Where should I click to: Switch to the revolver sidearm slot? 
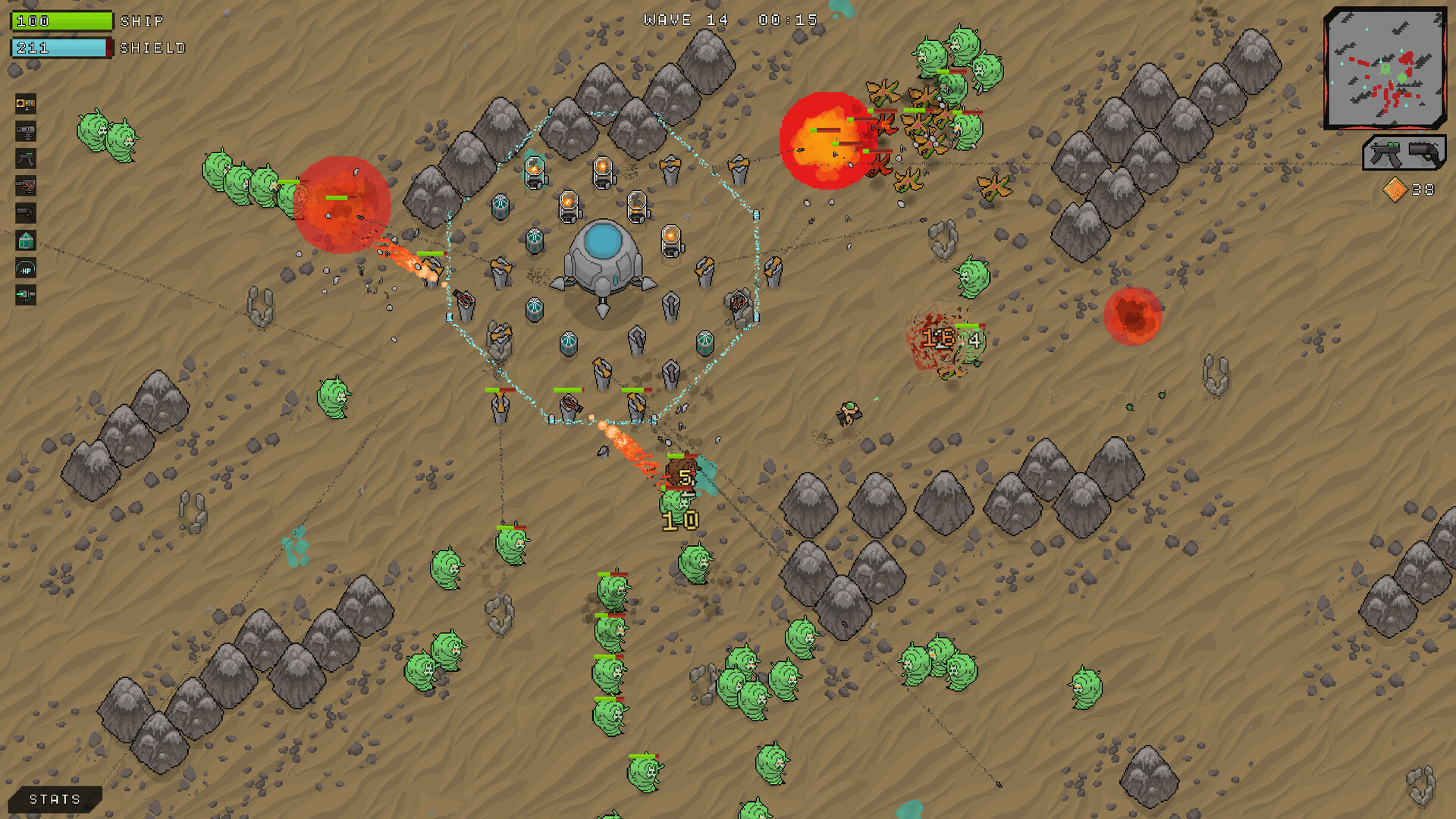pos(1424,154)
